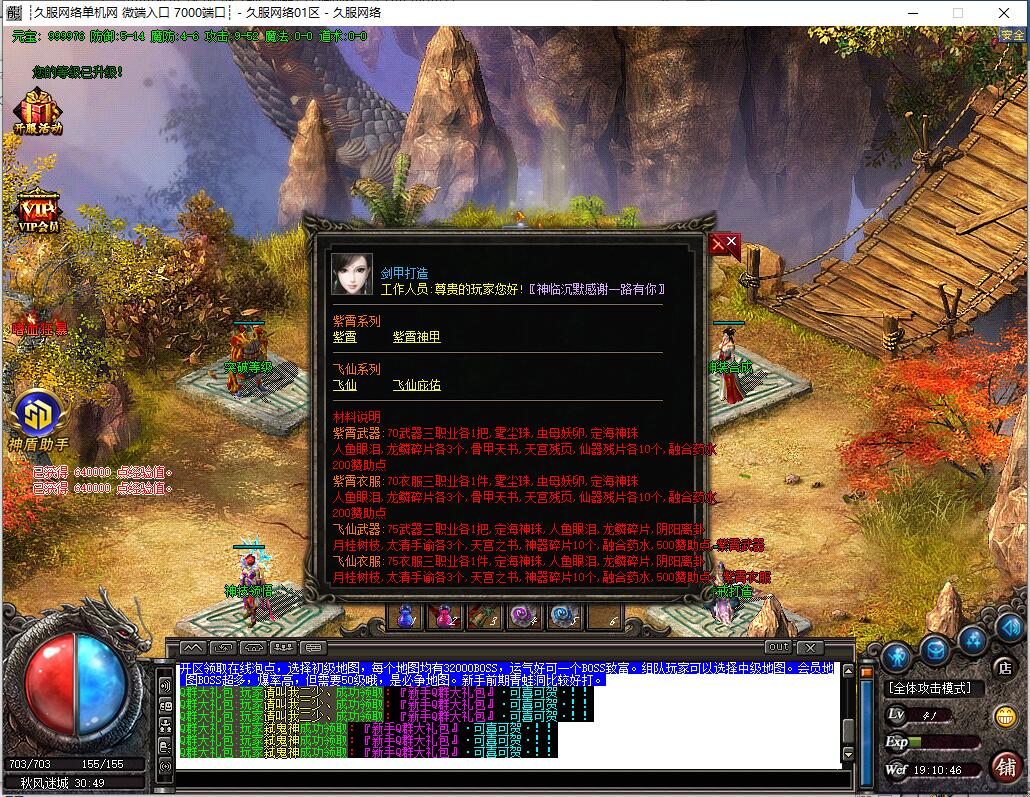Toggle the 全体攻击模式 attack mode label
Viewport: 1030px width, 797px height.
[x=929, y=688]
